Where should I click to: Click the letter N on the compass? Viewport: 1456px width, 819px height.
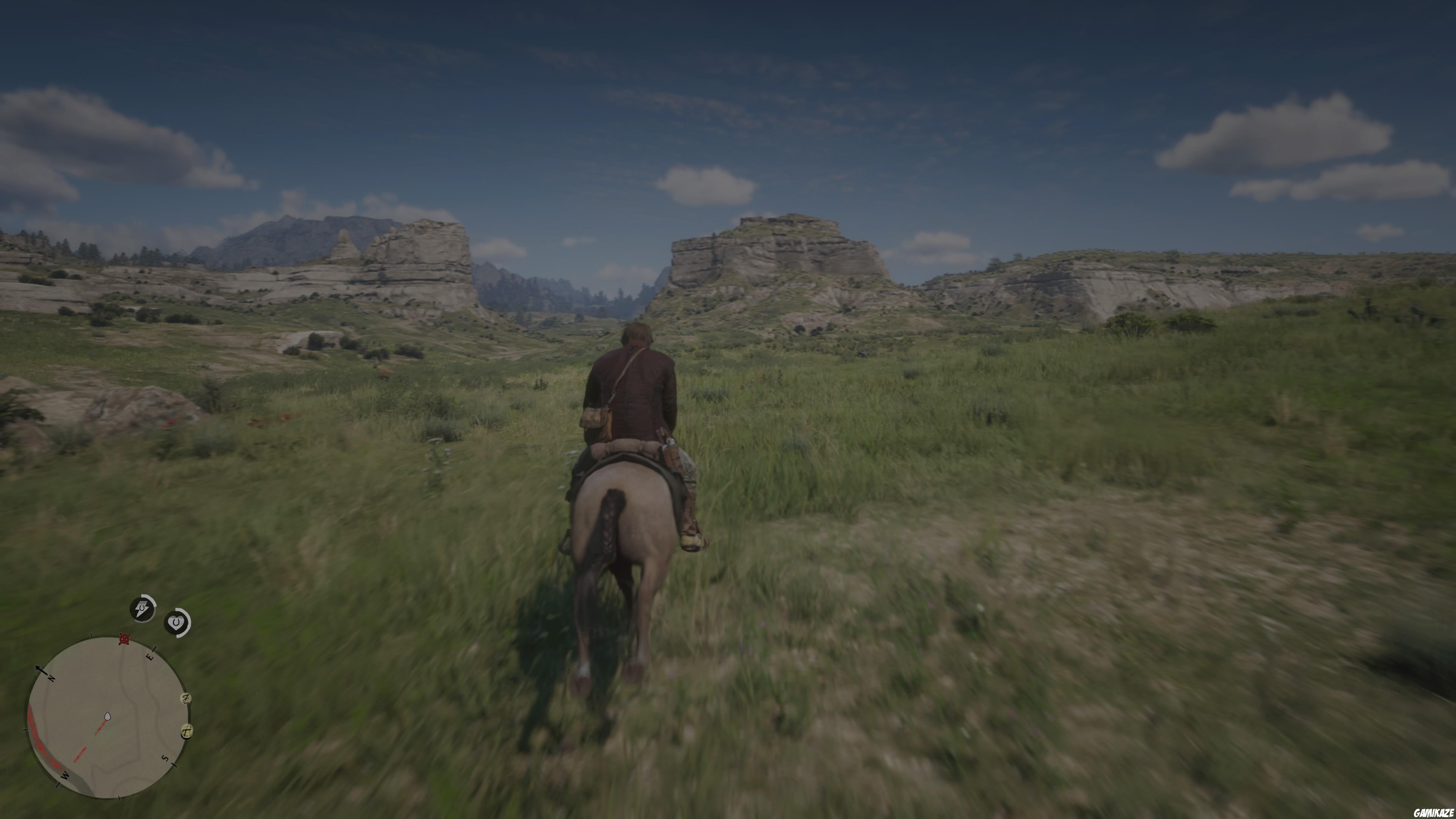click(x=52, y=678)
